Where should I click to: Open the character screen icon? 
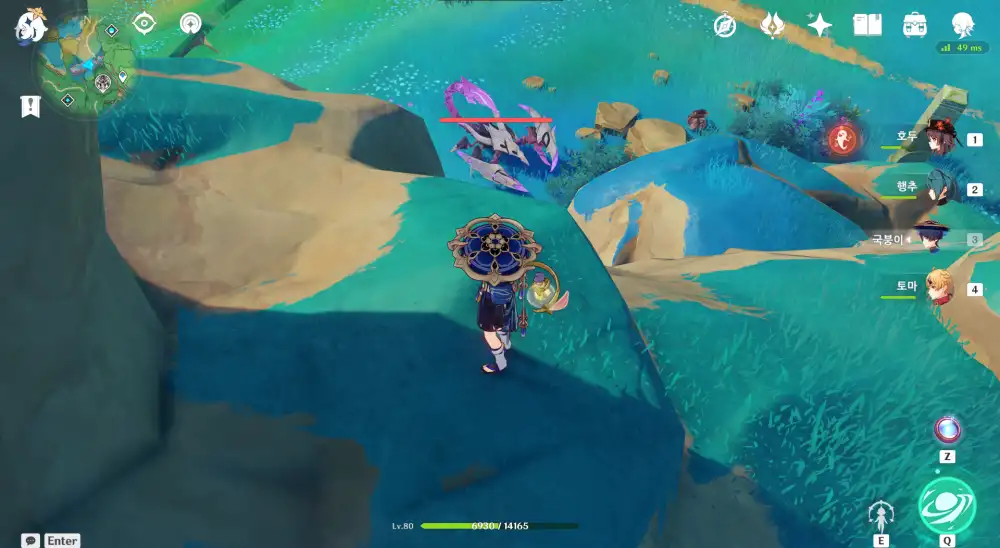point(963,25)
